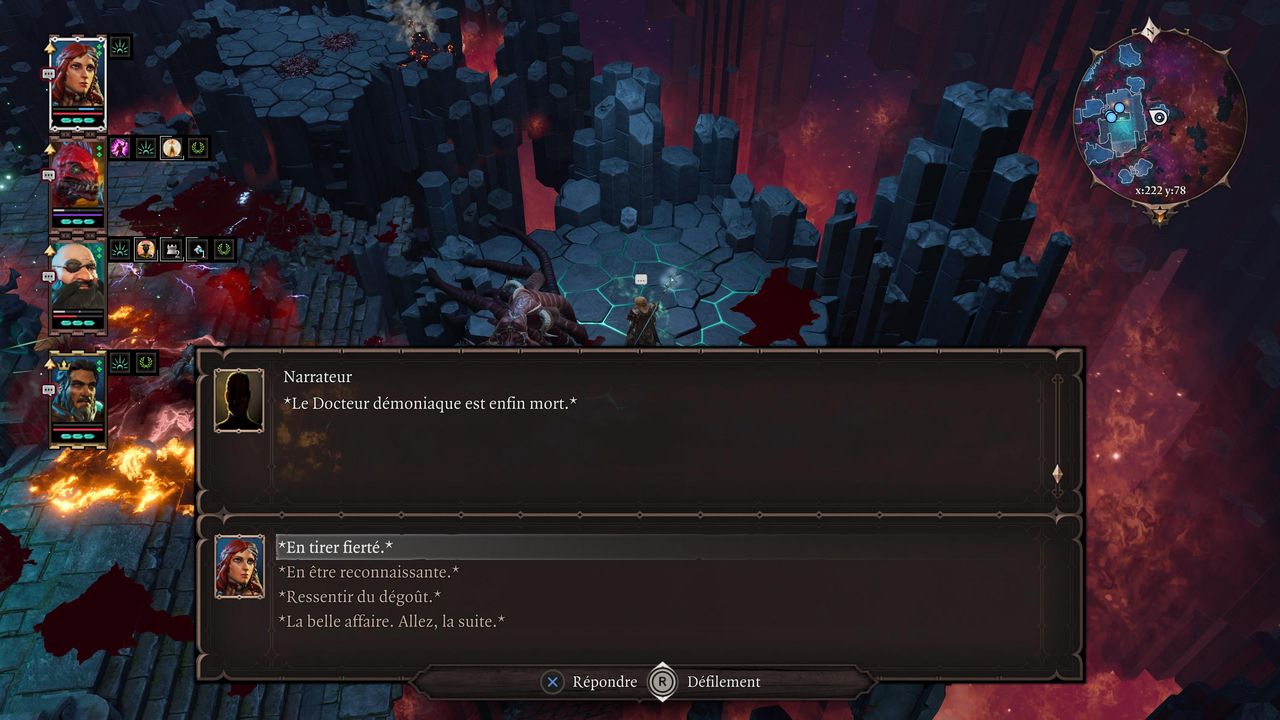This screenshot has height=720, width=1280.
Task: Pick "Ressentir du dégoût." dialogue option
Action: pos(360,597)
